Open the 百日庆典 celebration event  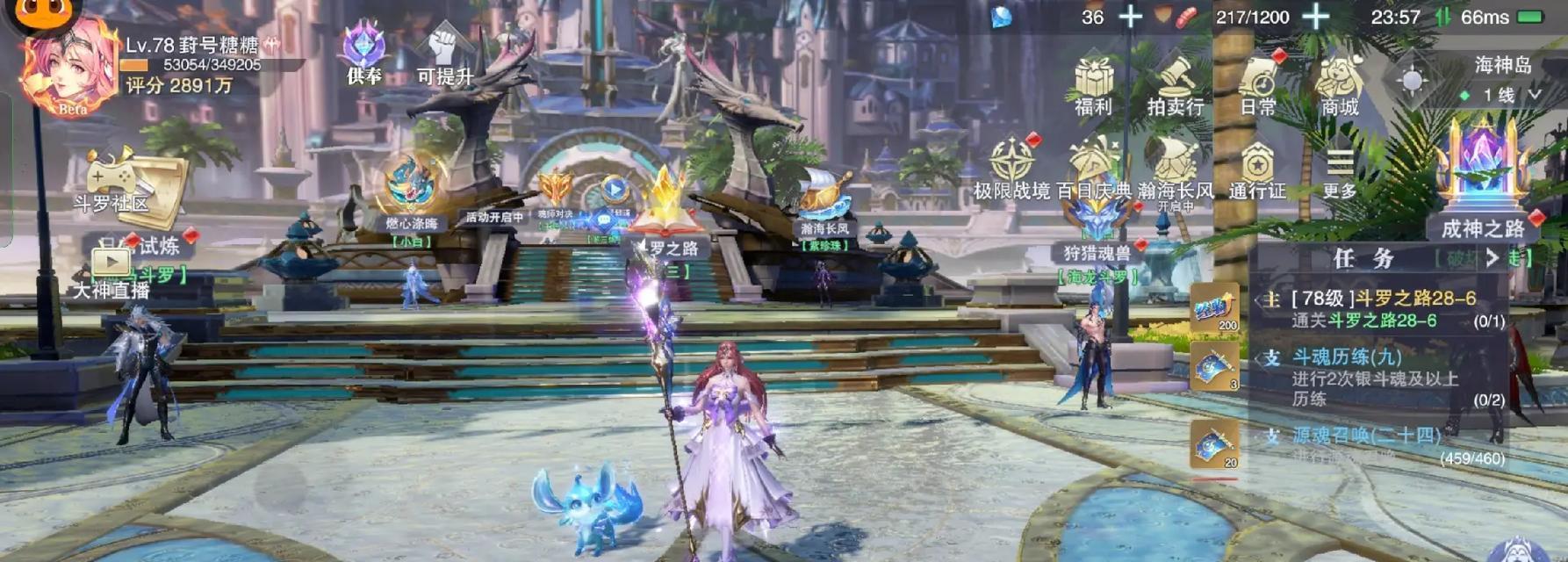(x=1093, y=167)
